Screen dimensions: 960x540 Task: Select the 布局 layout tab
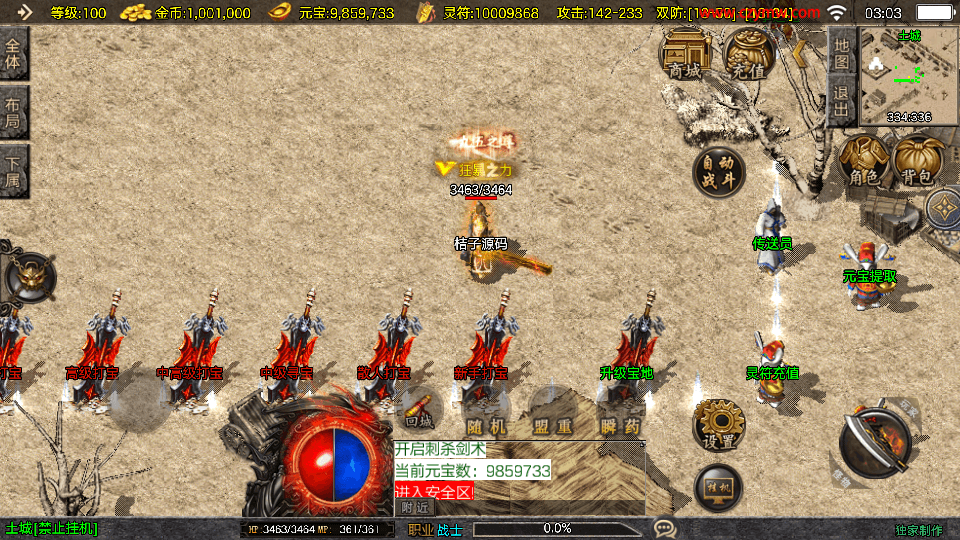coord(14,114)
